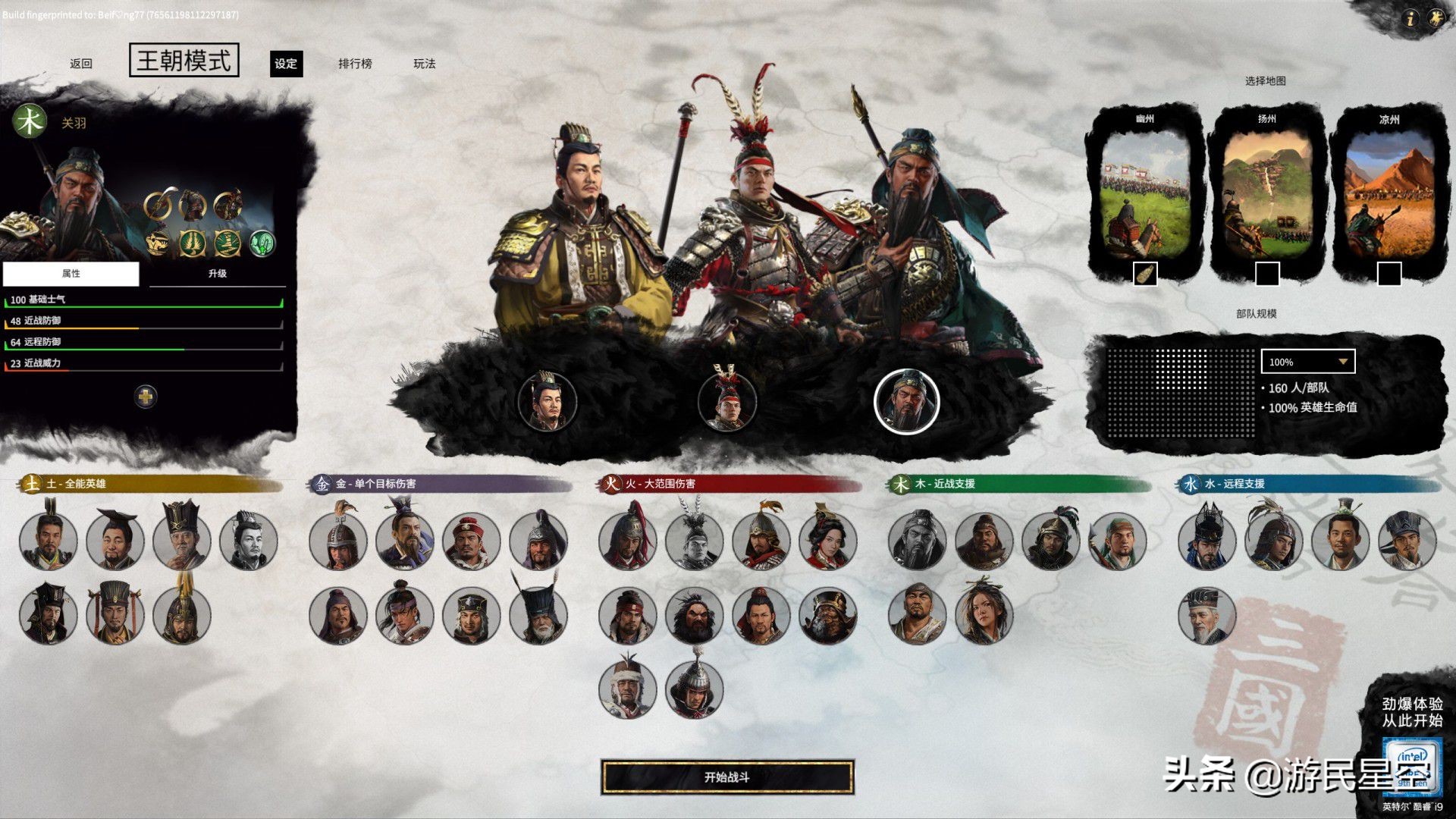
Task: Start the battle with 开始战斗
Action: (x=727, y=777)
